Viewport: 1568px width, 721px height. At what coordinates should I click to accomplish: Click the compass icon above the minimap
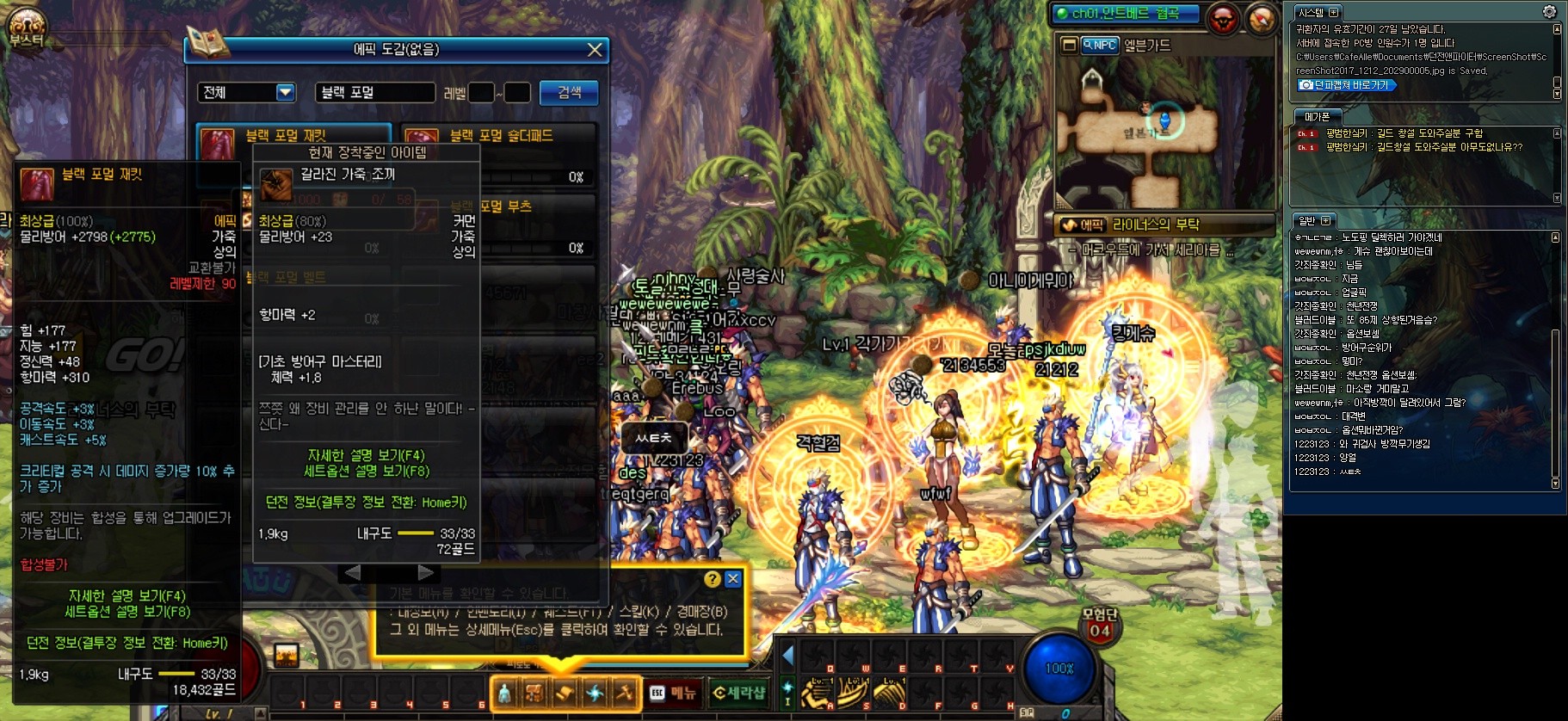[x=1261, y=19]
